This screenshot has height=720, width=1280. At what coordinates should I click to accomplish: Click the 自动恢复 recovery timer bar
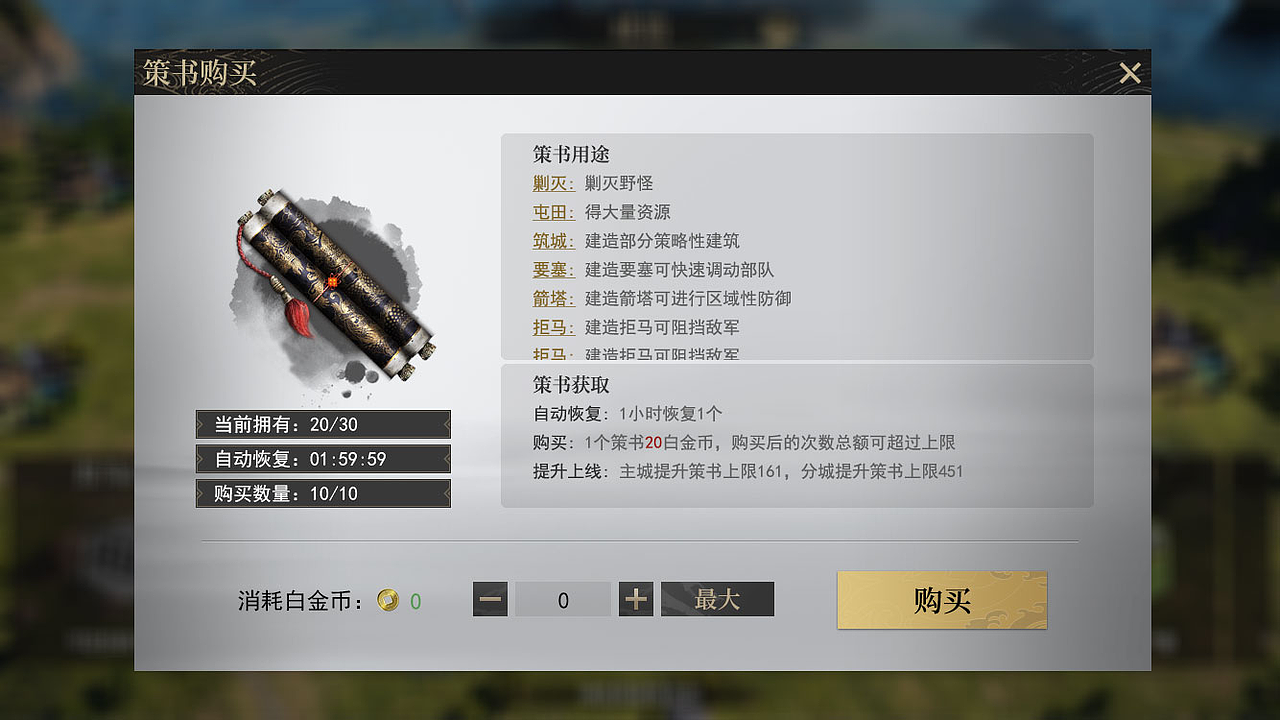coord(322,459)
